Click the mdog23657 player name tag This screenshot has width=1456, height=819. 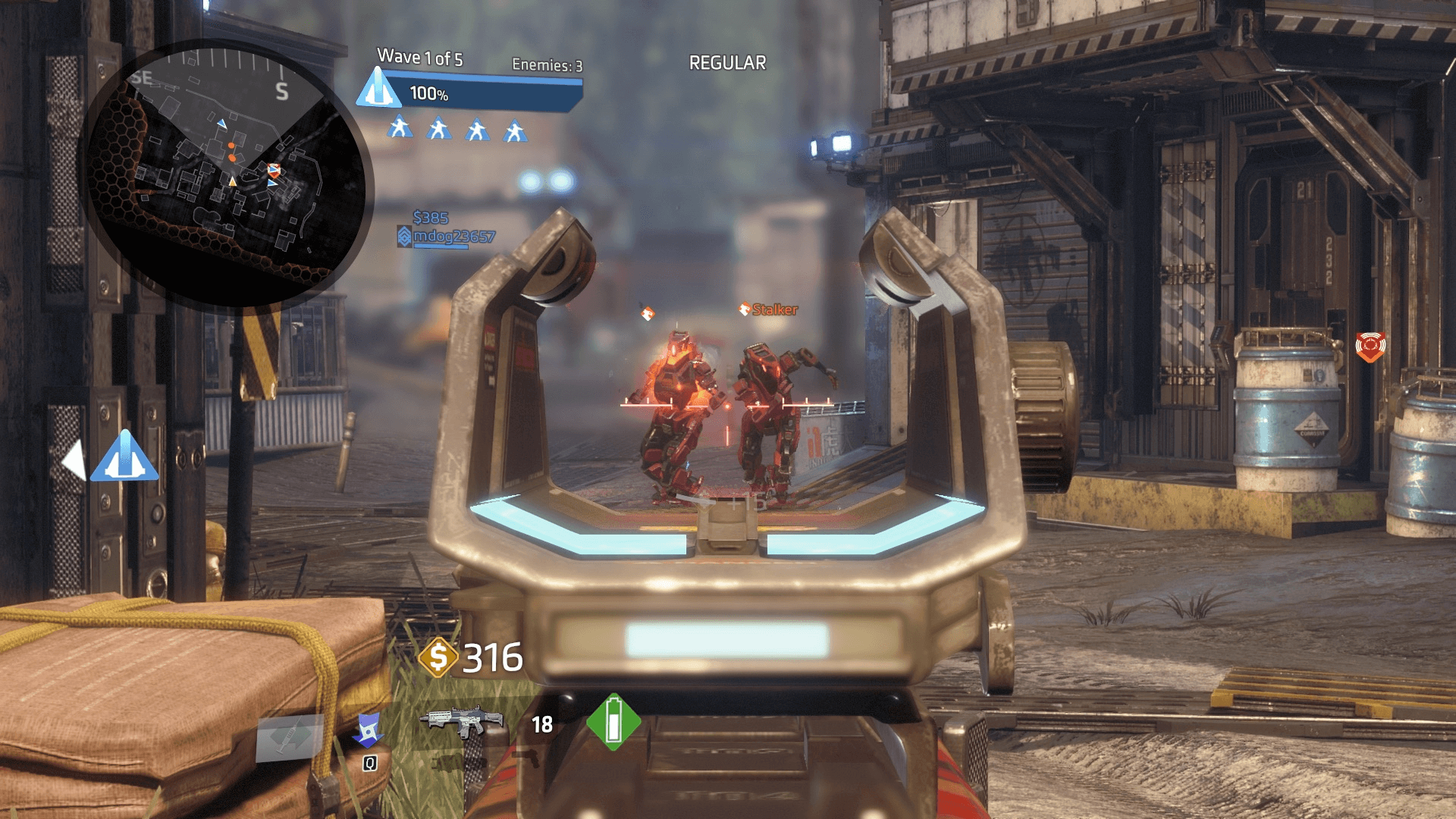tap(453, 237)
